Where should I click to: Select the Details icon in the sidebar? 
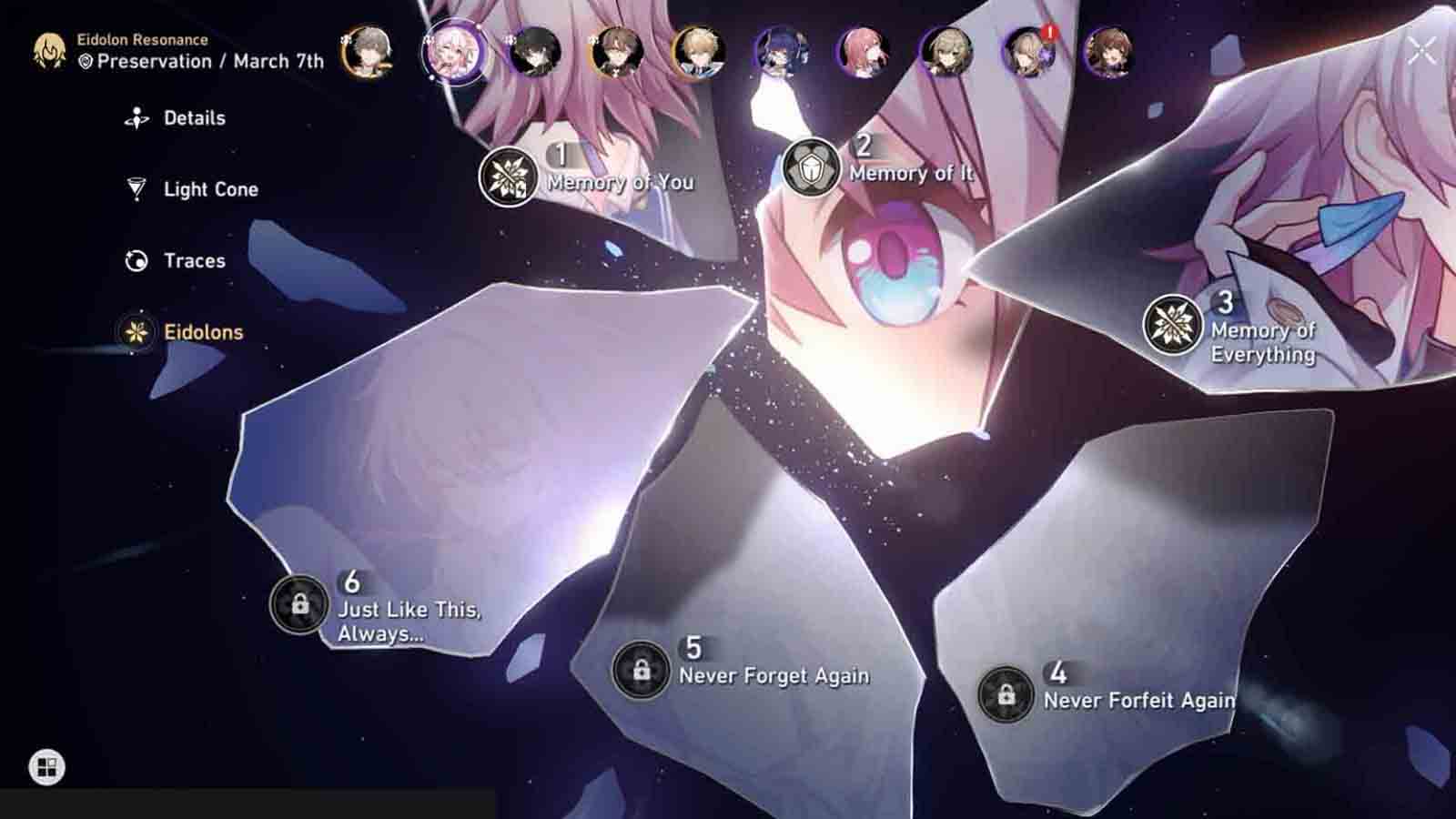point(136,117)
